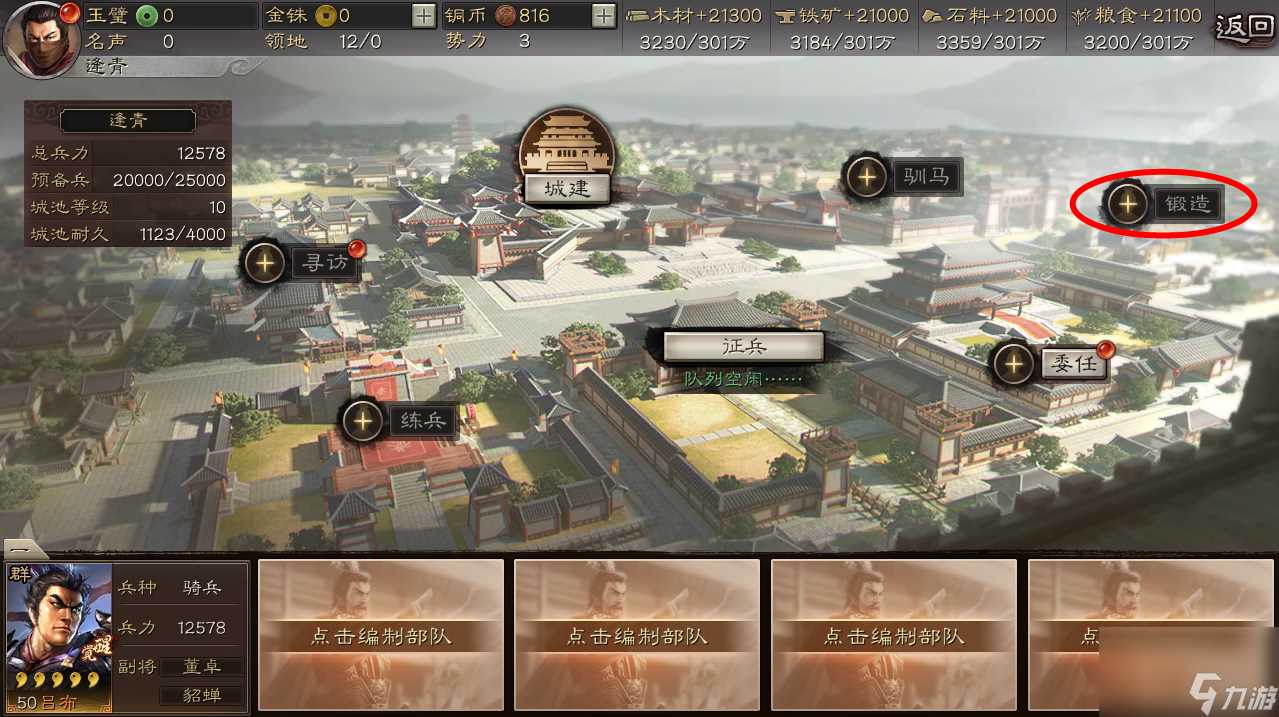1279x717 pixels.
Task: Add more 铜币 with the plus button
Action: pyautogui.click(x=603, y=16)
